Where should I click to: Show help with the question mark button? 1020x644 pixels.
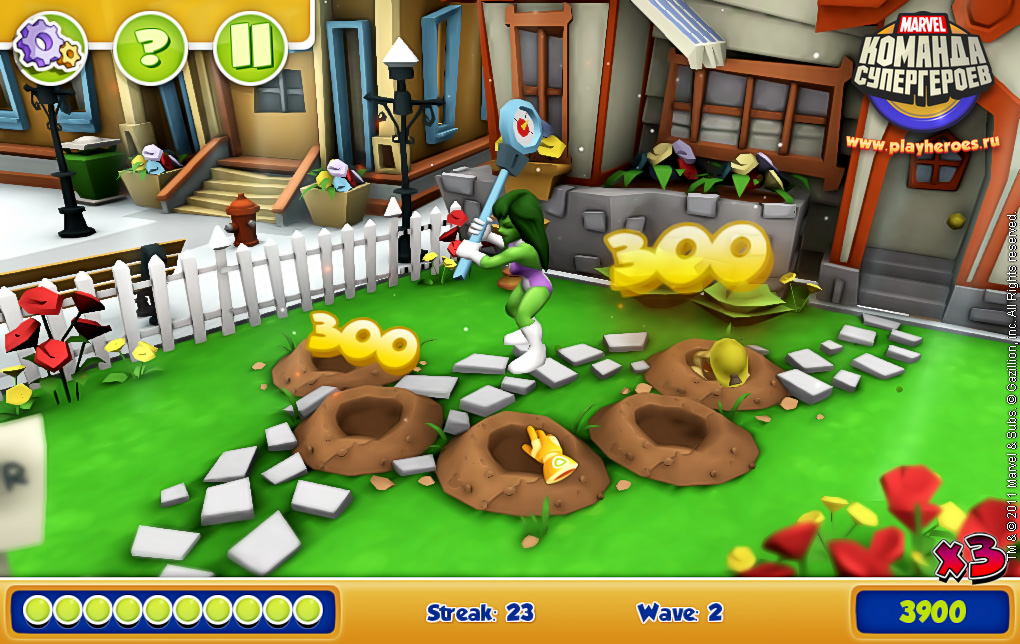pos(150,47)
